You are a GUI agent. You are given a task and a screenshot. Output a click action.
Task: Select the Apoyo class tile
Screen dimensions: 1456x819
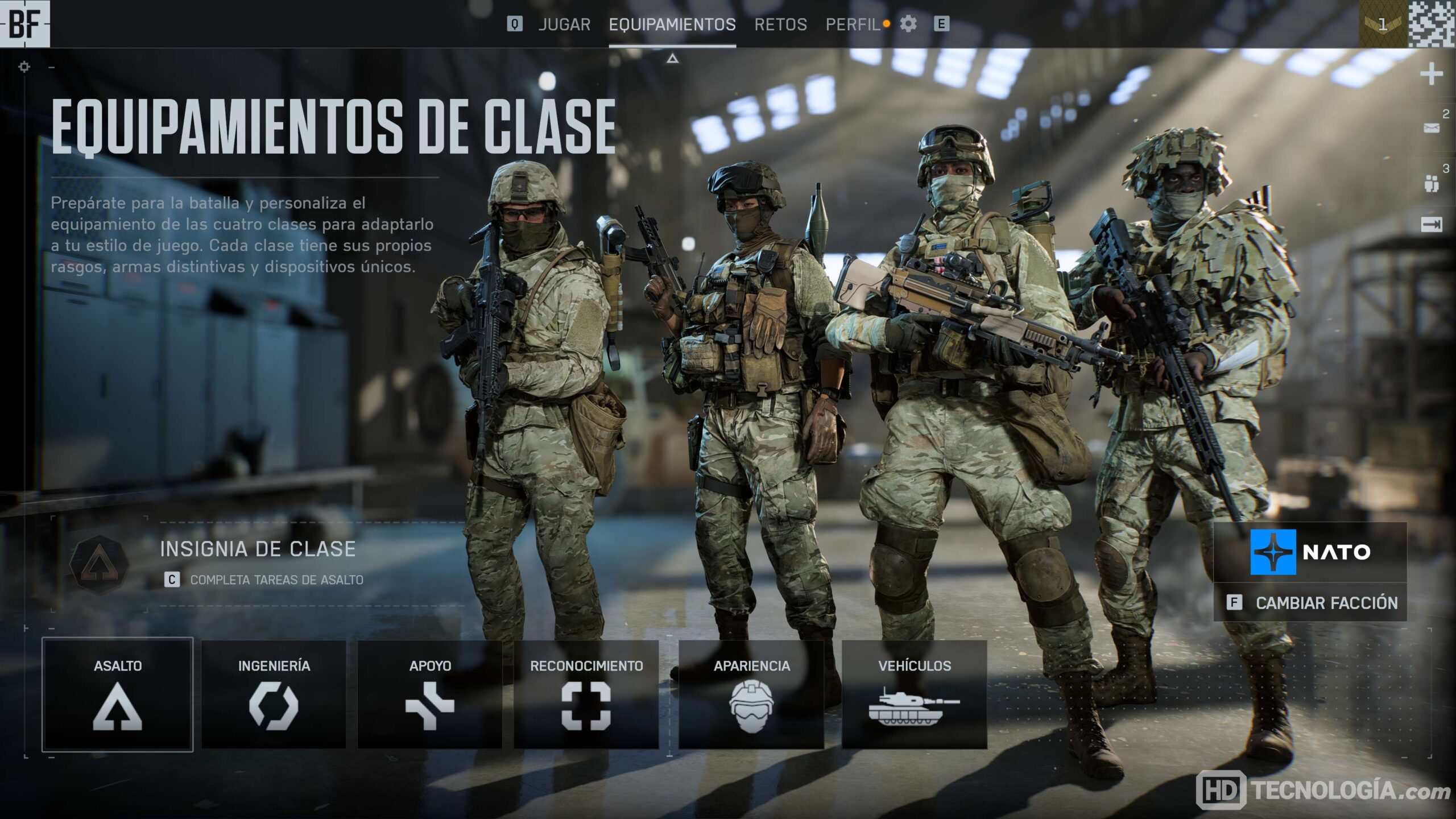coord(430,694)
